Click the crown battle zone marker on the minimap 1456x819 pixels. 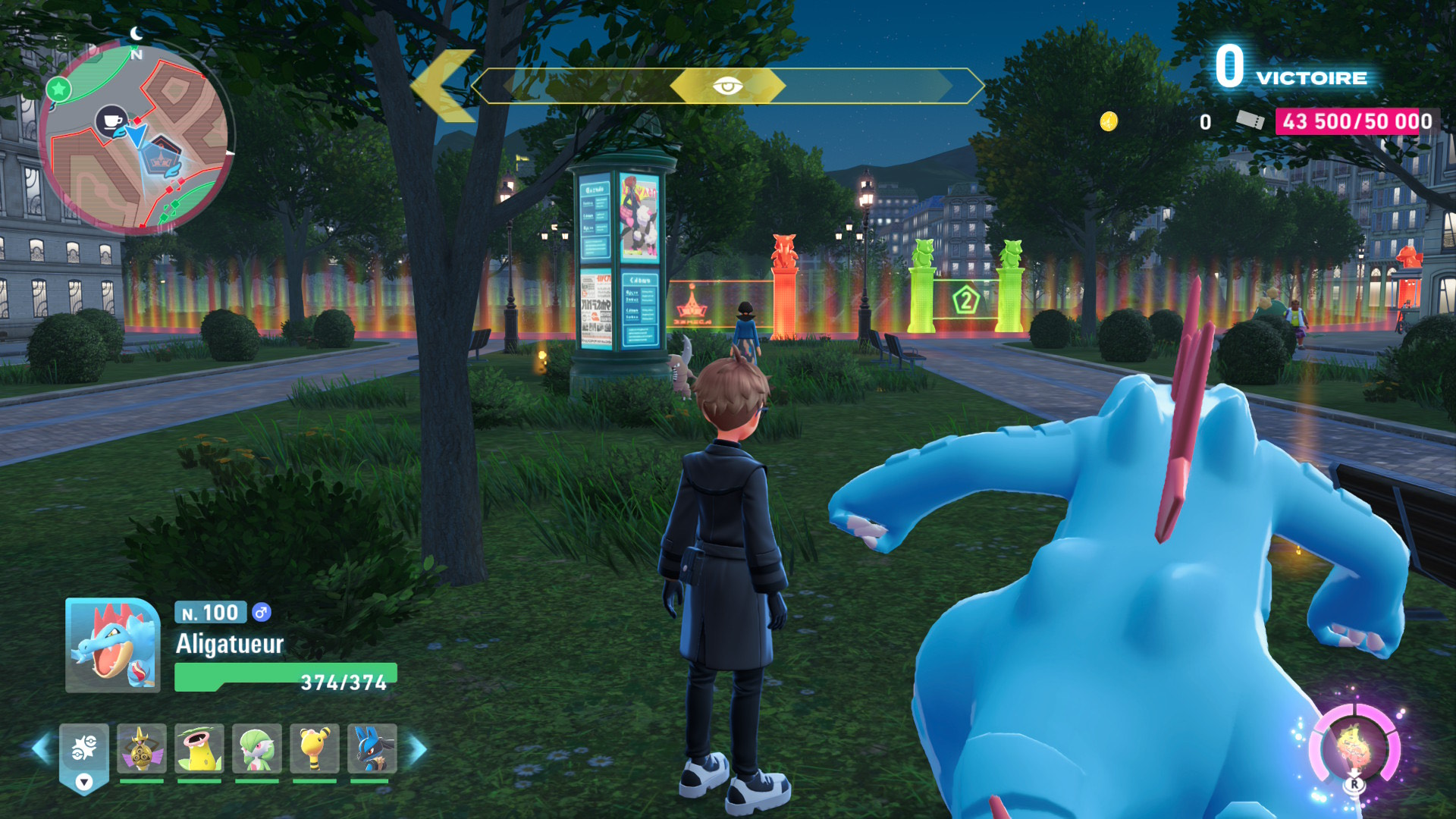point(162,158)
